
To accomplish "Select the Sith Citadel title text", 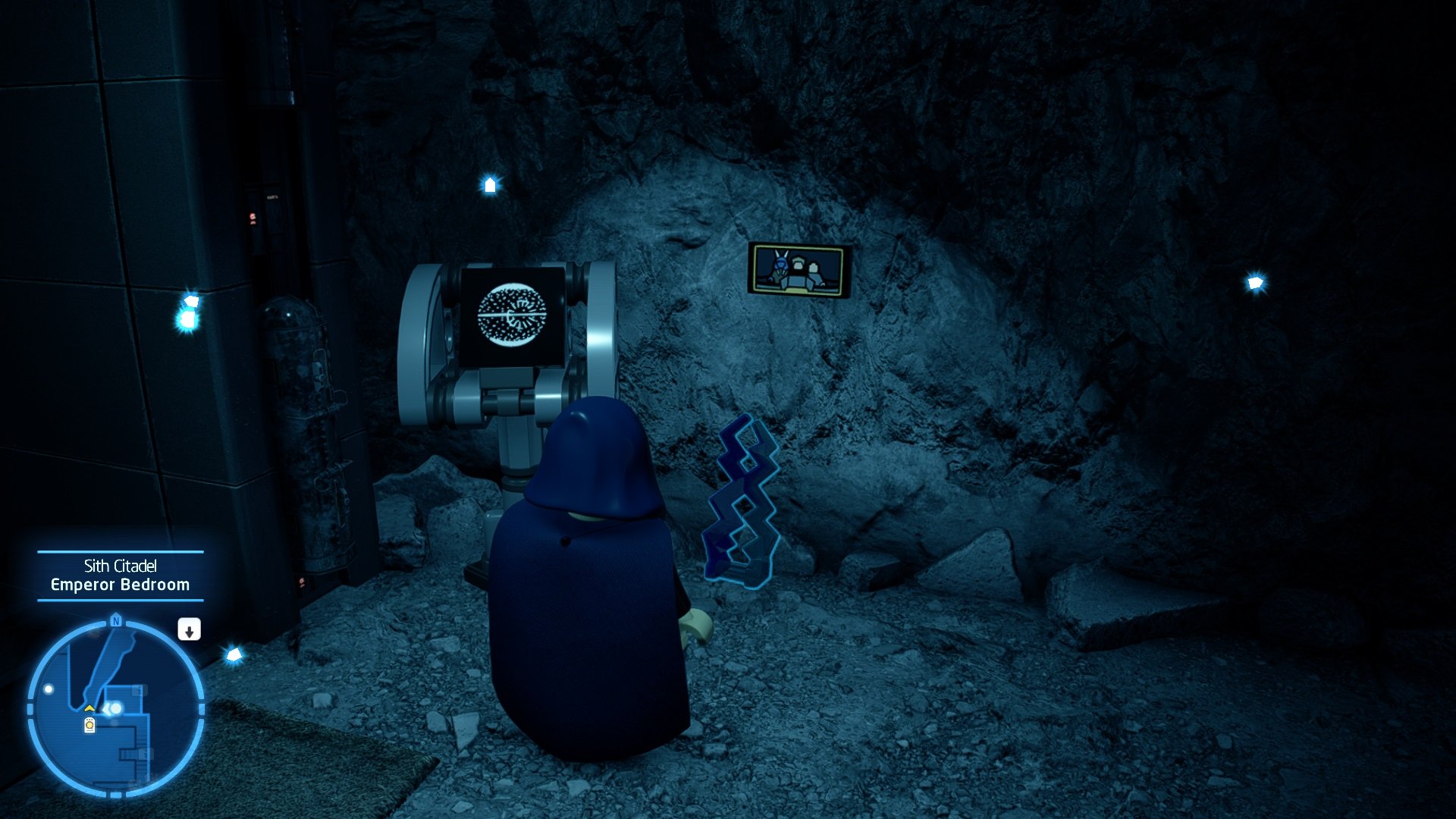I will (x=120, y=564).
